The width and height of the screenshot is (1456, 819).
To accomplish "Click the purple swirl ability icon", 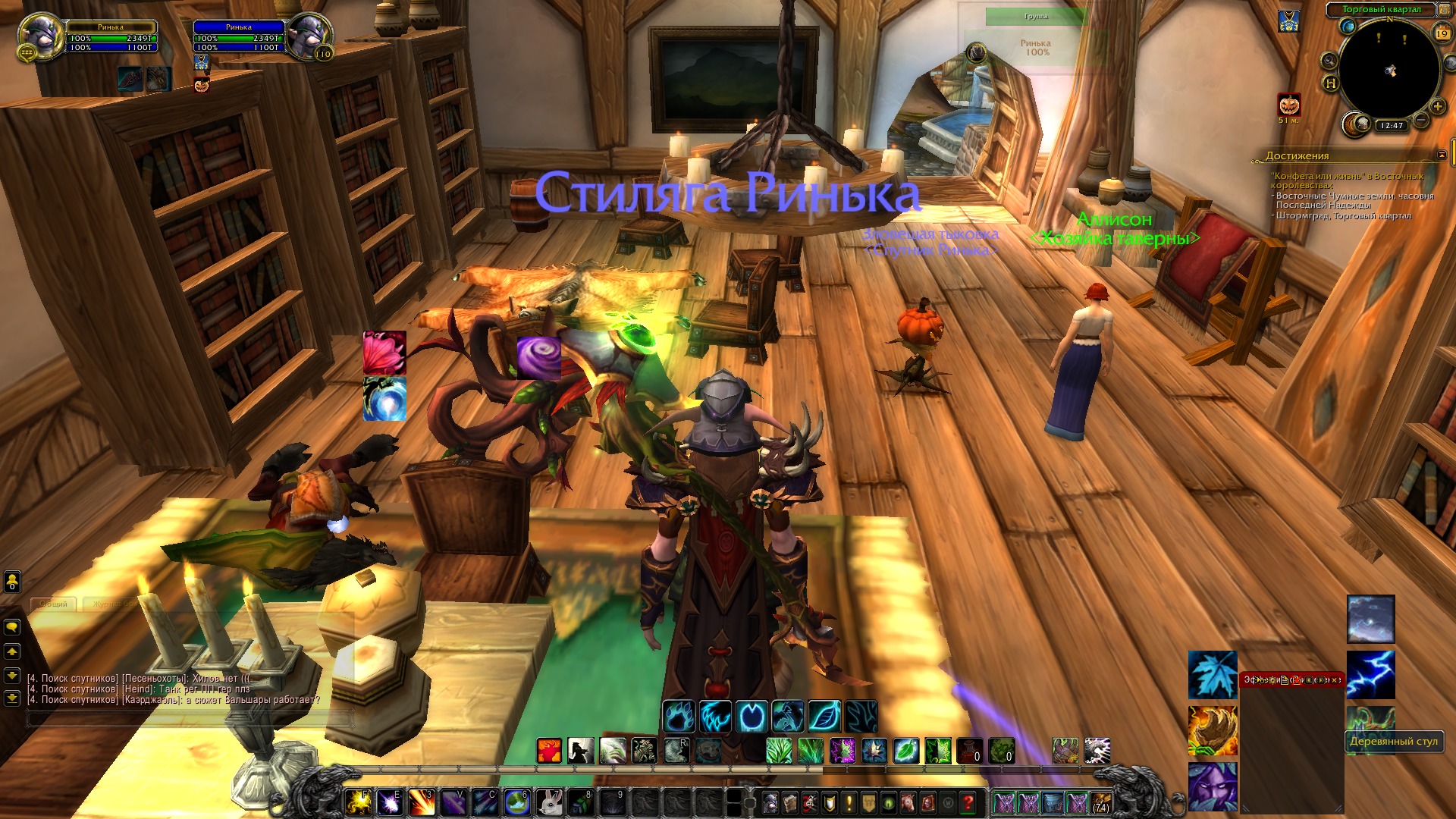I will [538, 356].
